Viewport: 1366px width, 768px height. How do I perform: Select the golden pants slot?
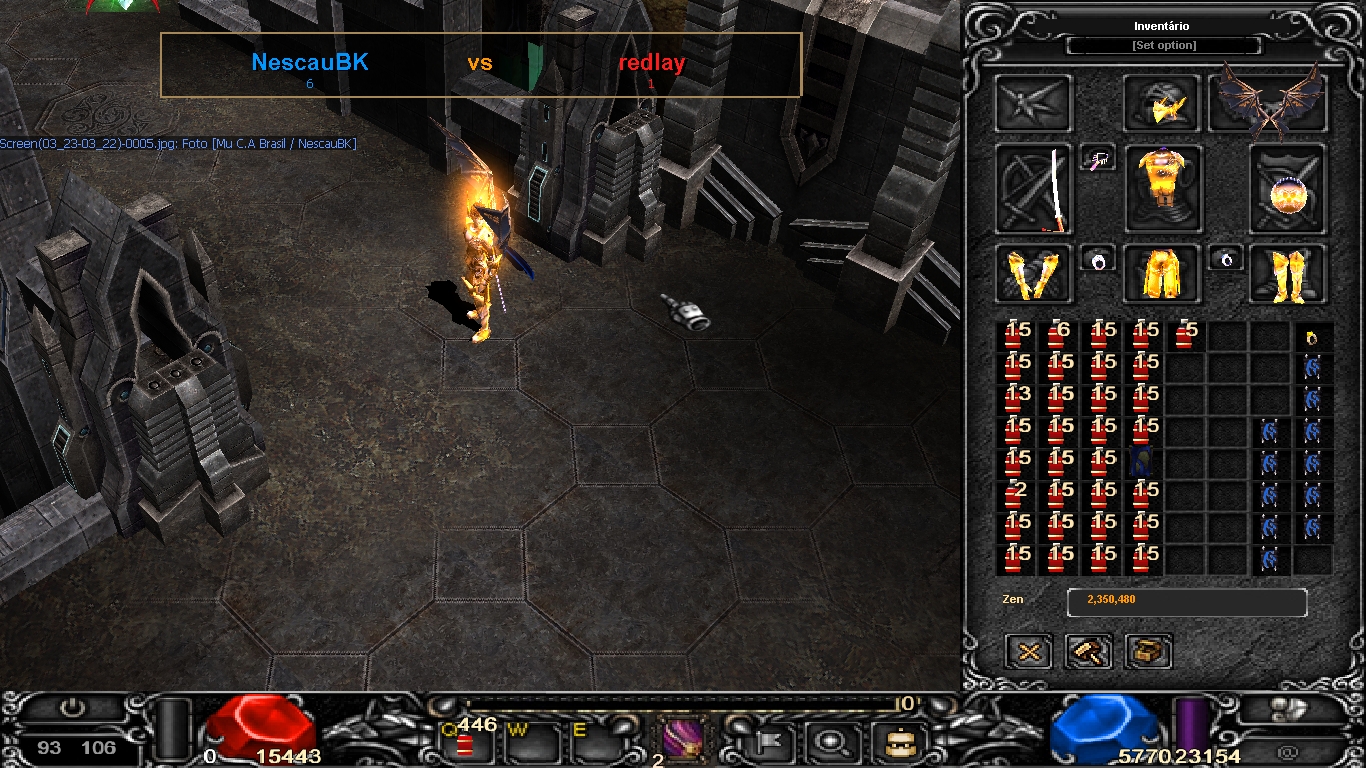[1162, 274]
